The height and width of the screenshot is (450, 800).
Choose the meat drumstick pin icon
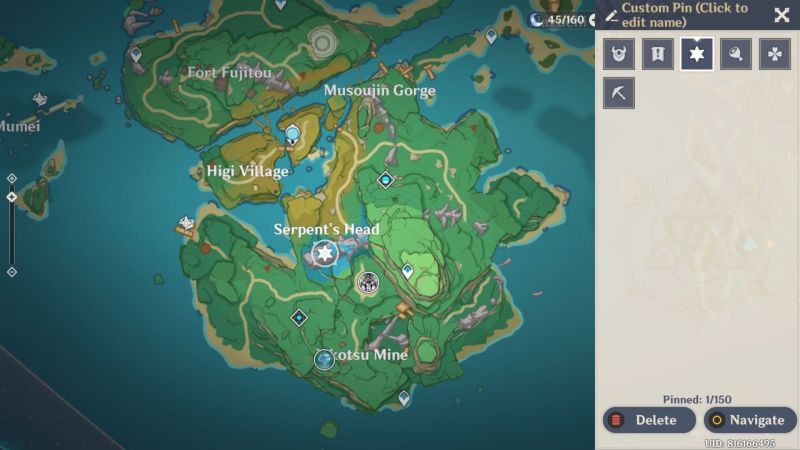(735, 54)
